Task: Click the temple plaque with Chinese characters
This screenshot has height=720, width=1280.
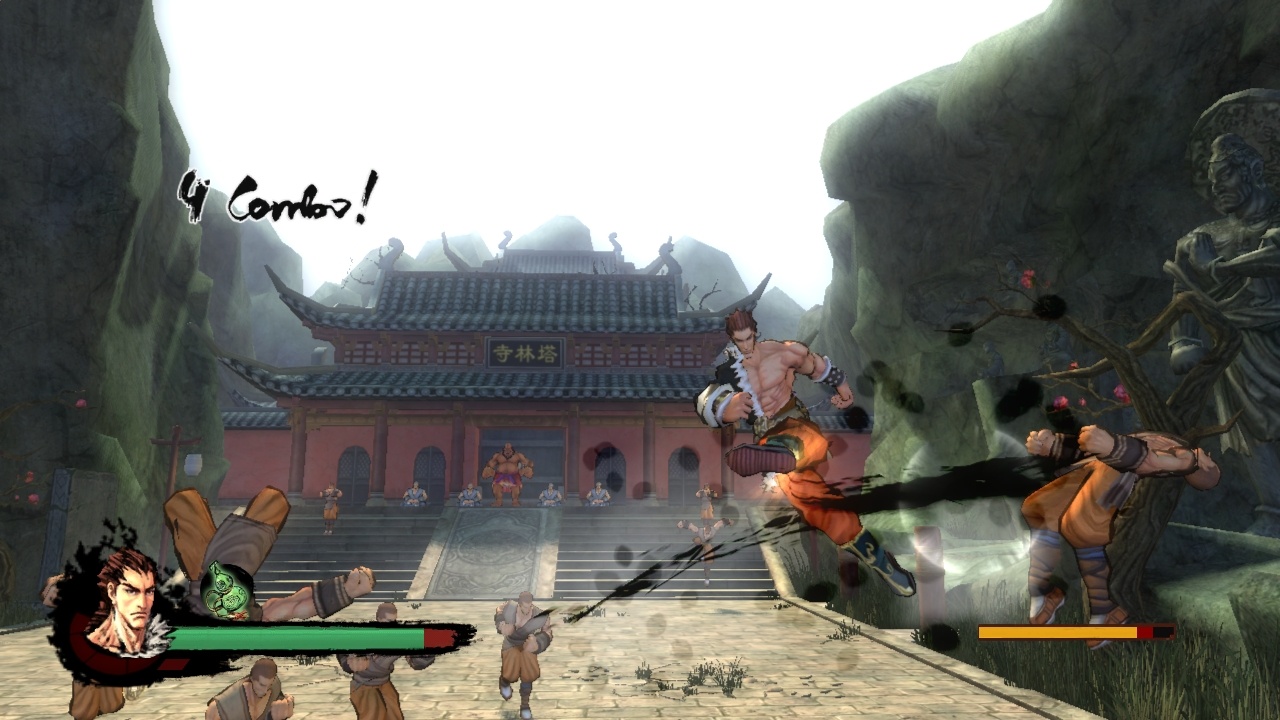Action: coord(524,352)
